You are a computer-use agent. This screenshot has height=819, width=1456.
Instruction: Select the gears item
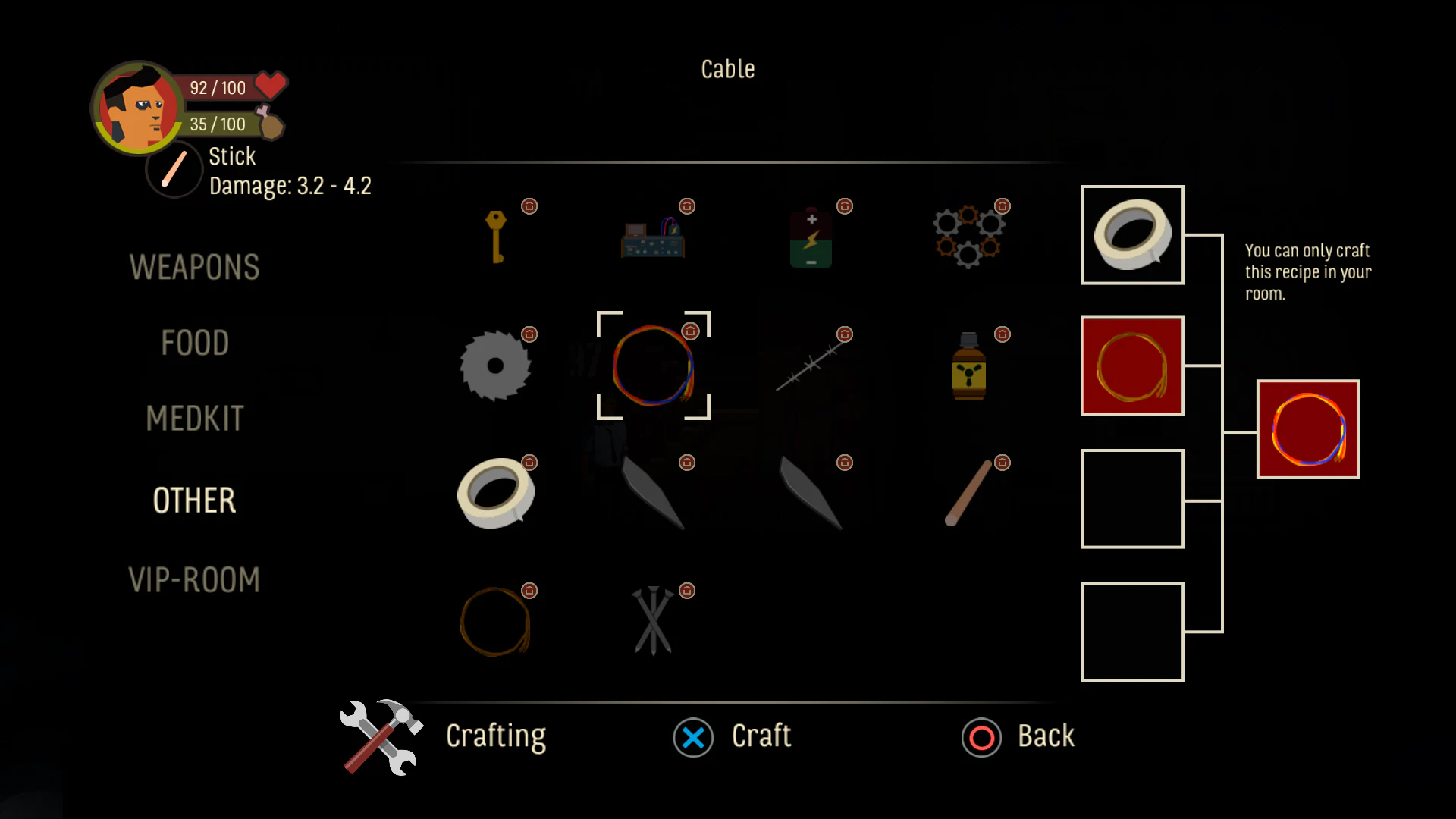969,235
